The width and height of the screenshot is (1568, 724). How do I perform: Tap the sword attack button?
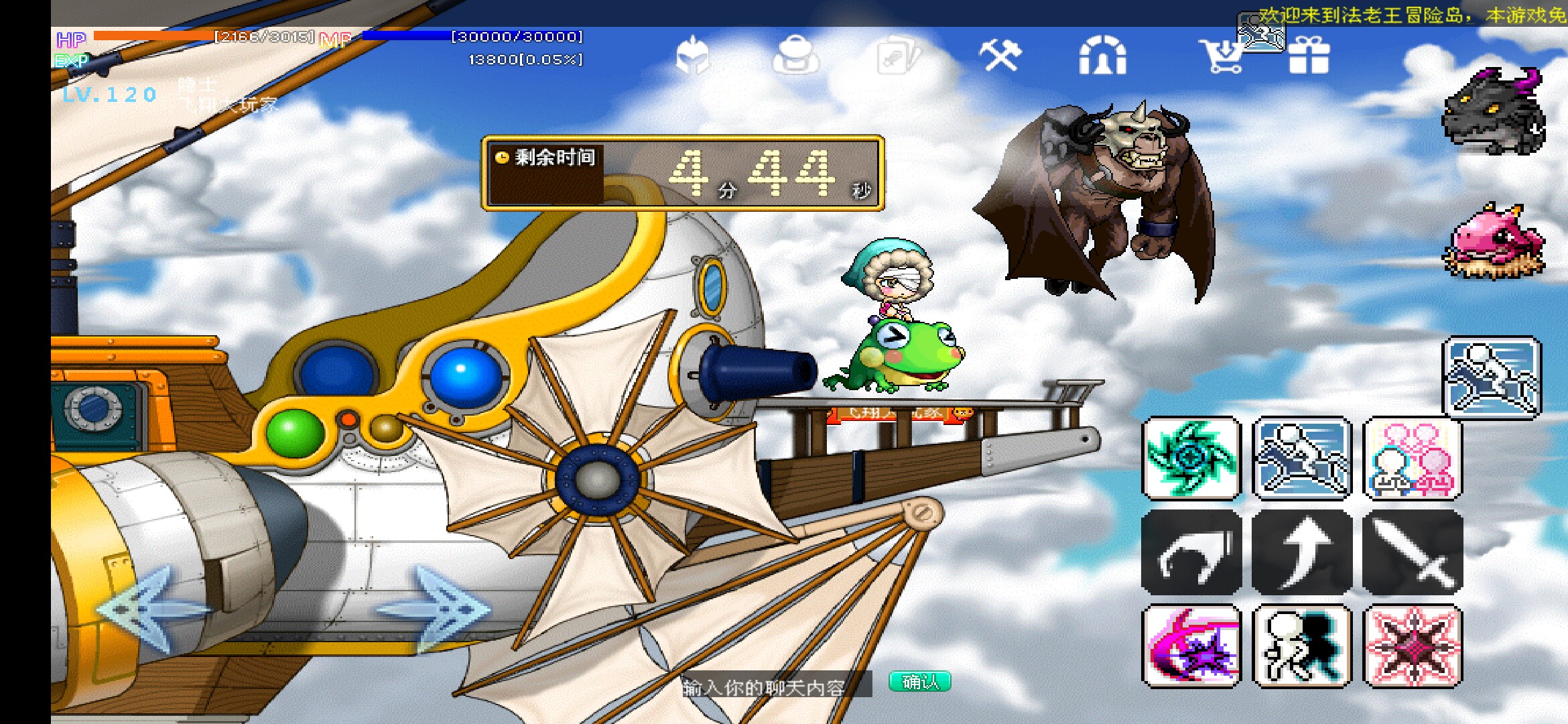[x=1413, y=552]
